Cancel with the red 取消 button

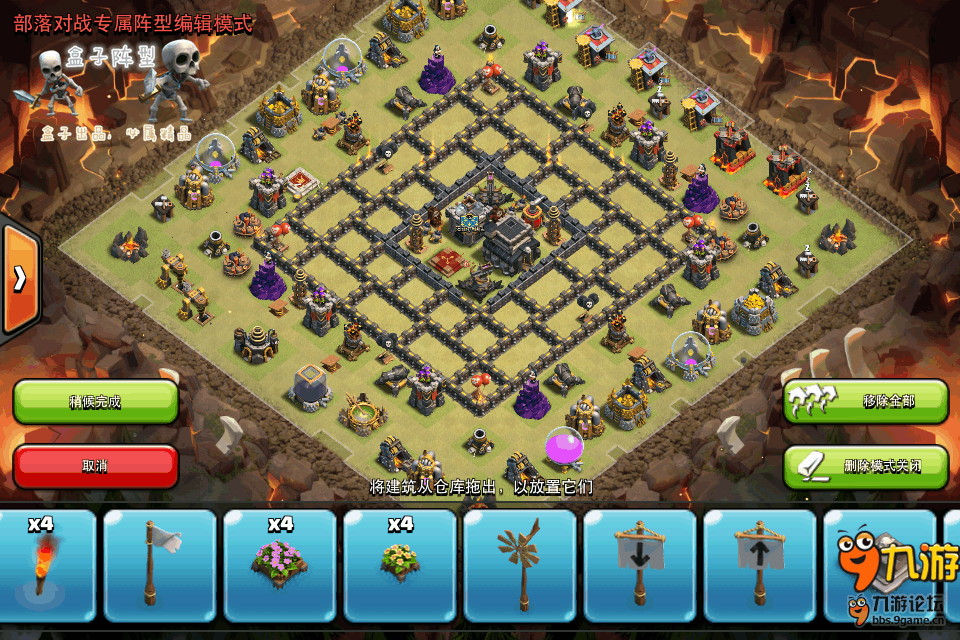[95, 466]
